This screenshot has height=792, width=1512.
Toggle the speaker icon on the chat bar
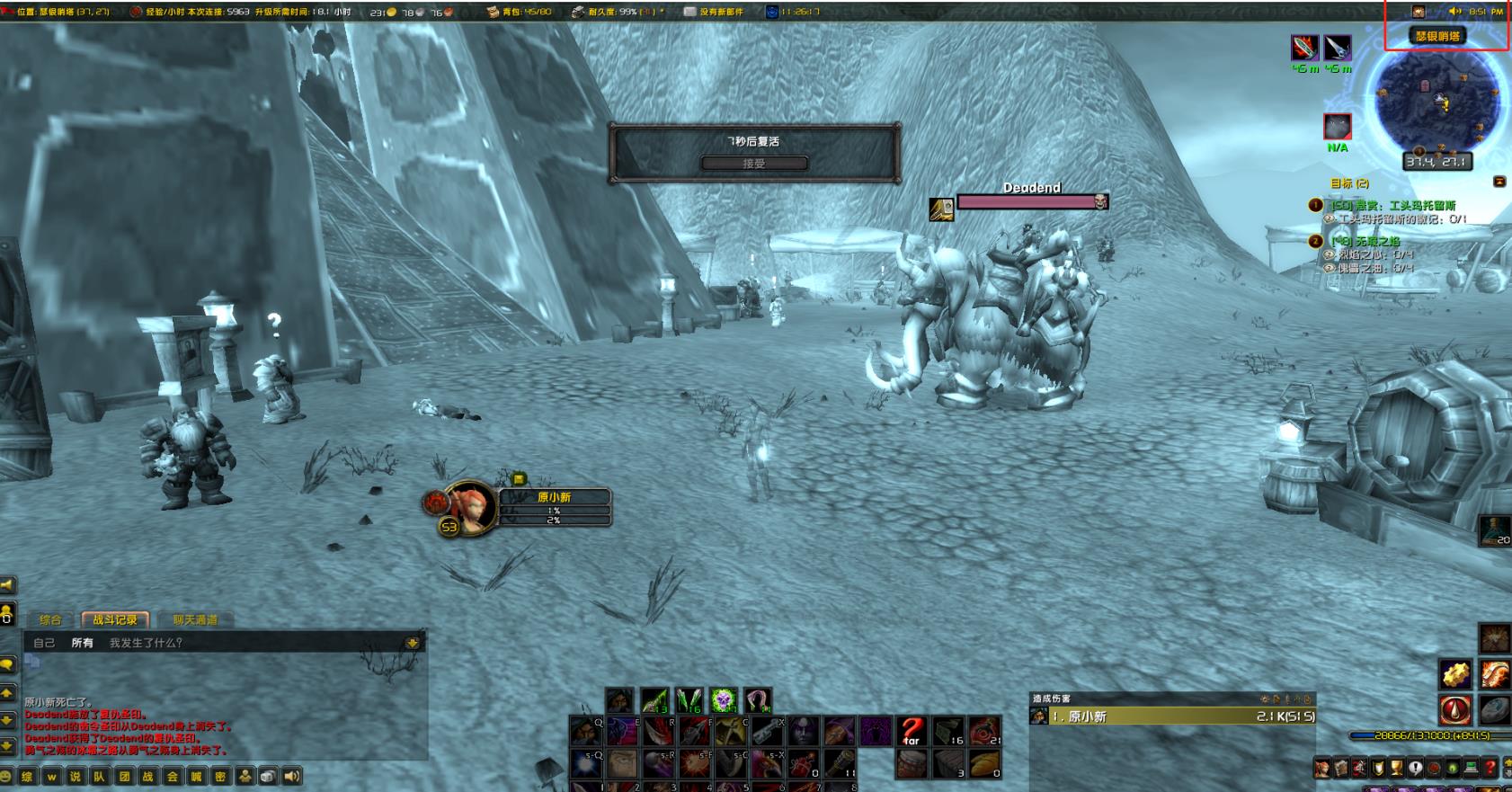point(292,777)
